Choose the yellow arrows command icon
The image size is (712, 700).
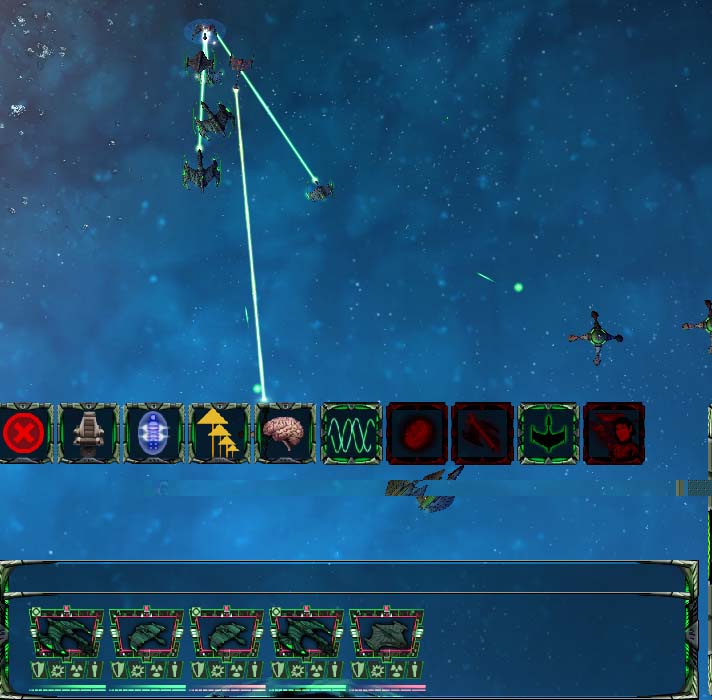[220, 434]
